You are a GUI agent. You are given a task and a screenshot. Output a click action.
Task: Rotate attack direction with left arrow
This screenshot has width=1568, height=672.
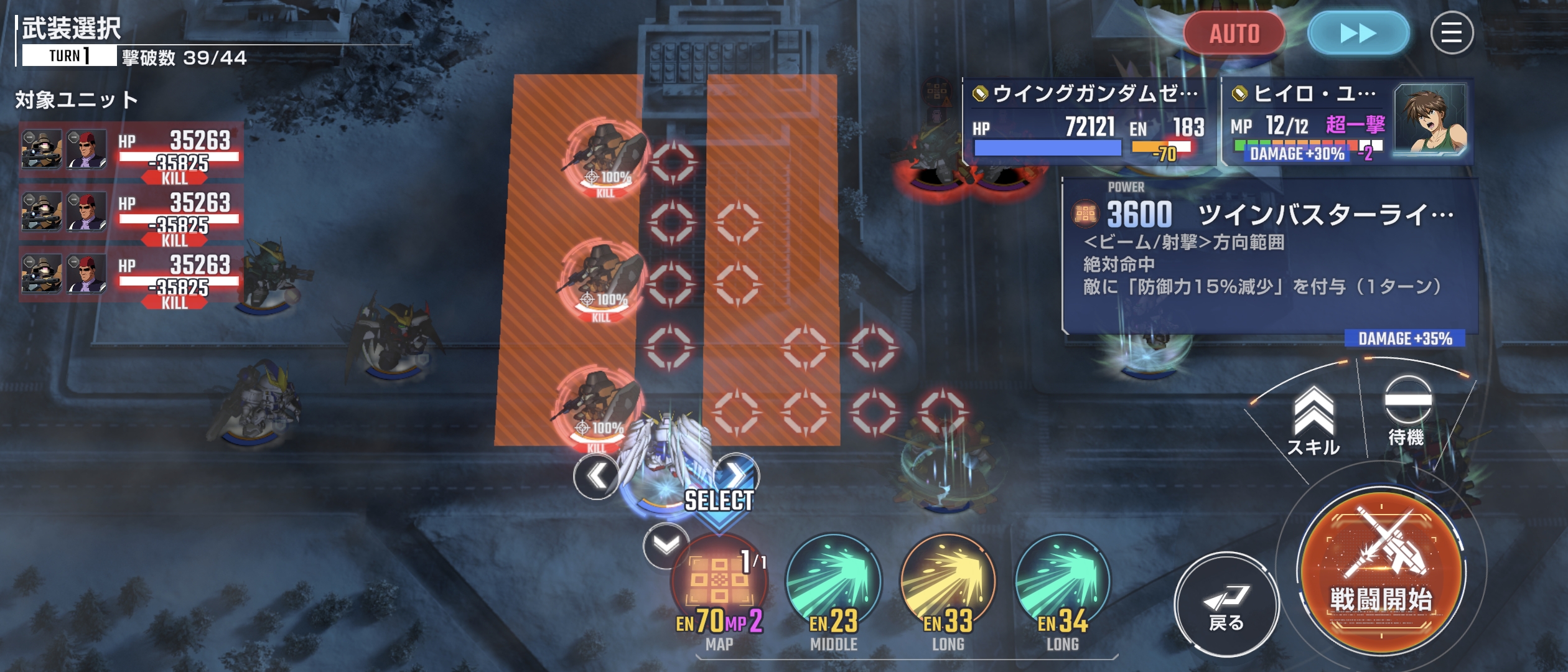point(596,477)
